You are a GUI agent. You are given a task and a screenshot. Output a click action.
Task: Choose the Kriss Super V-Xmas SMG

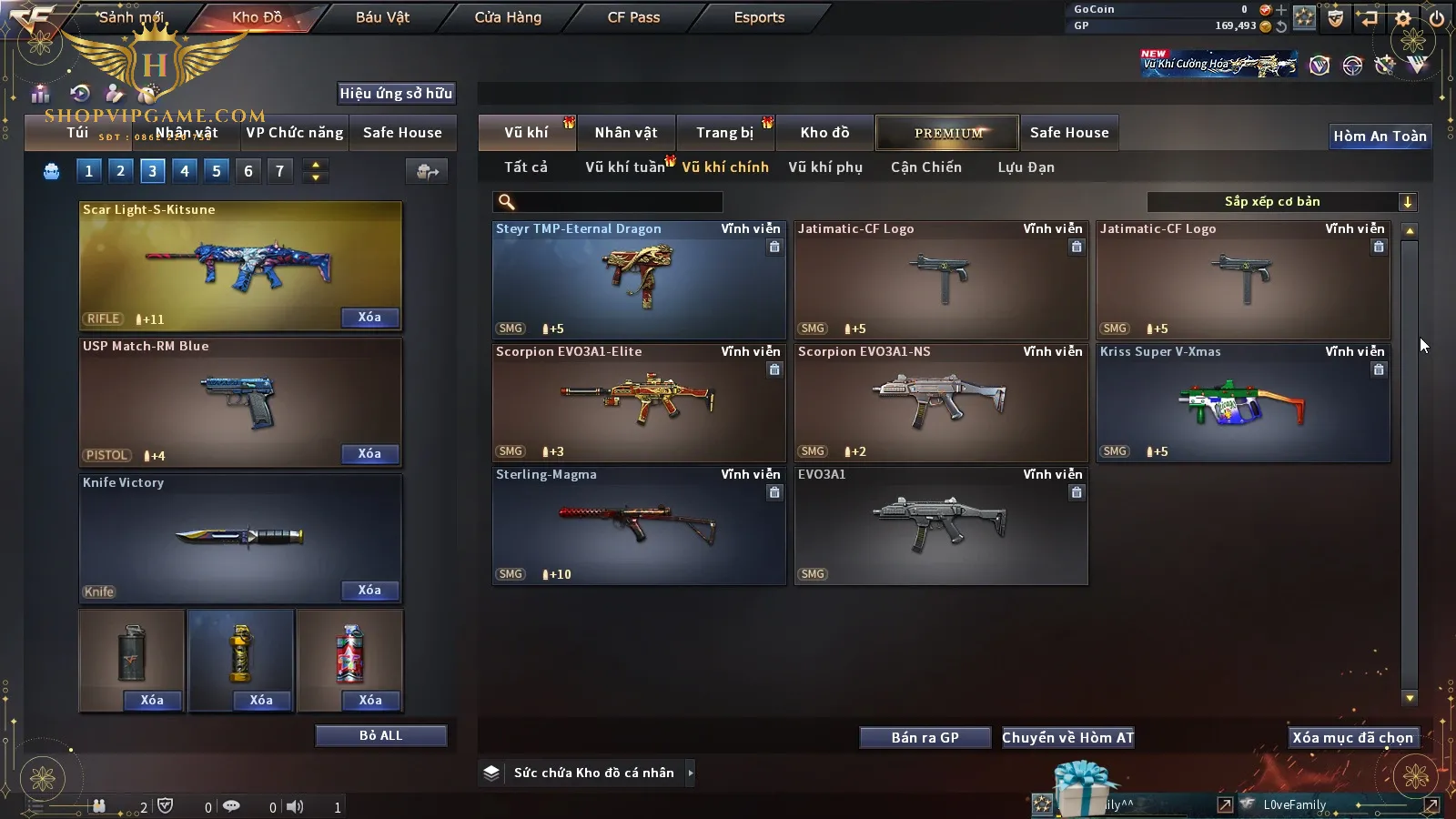pyautogui.click(x=1242, y=403)
